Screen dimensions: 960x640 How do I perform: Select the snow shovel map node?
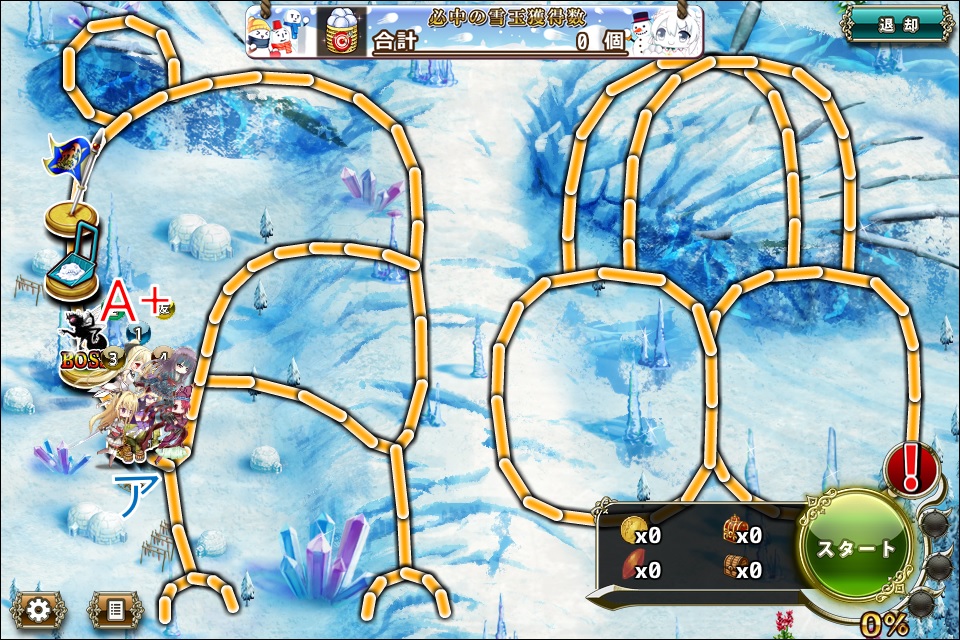(72, 265)
